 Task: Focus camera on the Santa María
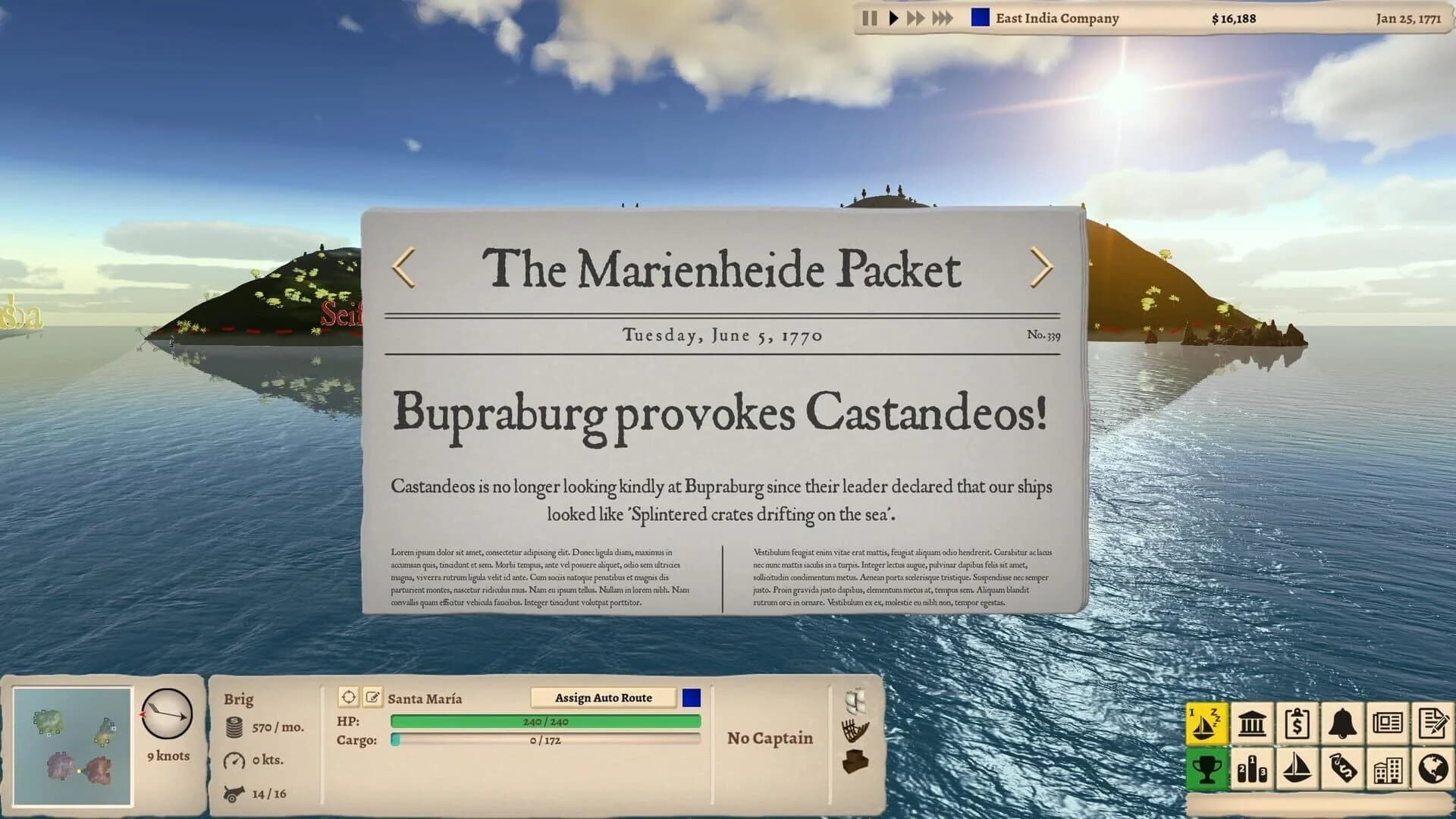pyautogui.click(x=350, y=696)
